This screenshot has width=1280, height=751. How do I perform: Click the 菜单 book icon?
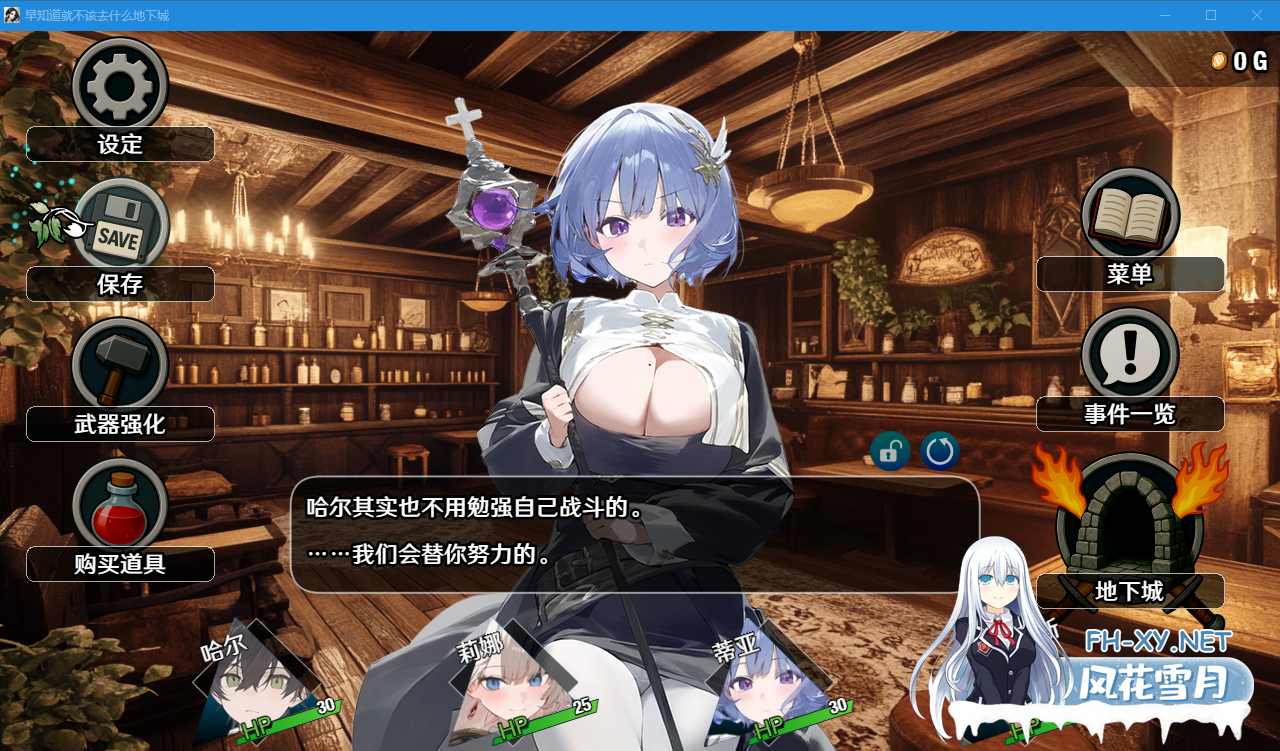[x=1129, y=215]
